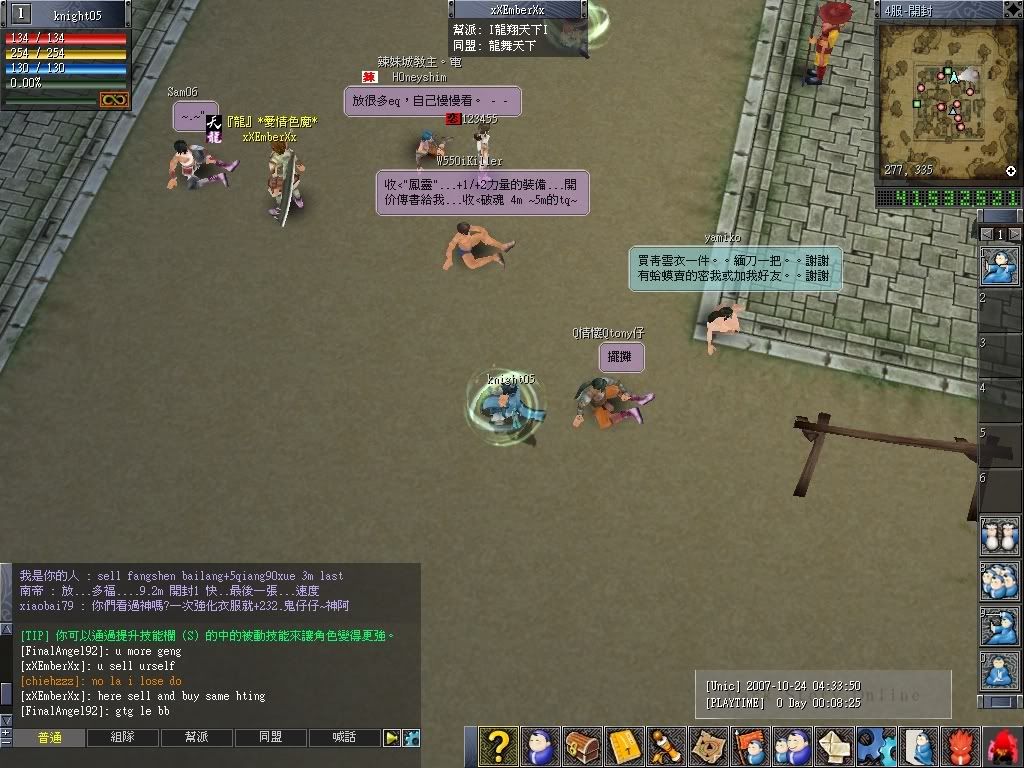Open the folded world map icon
This screenshot has width=1024, height=768.
coord(709,747)
